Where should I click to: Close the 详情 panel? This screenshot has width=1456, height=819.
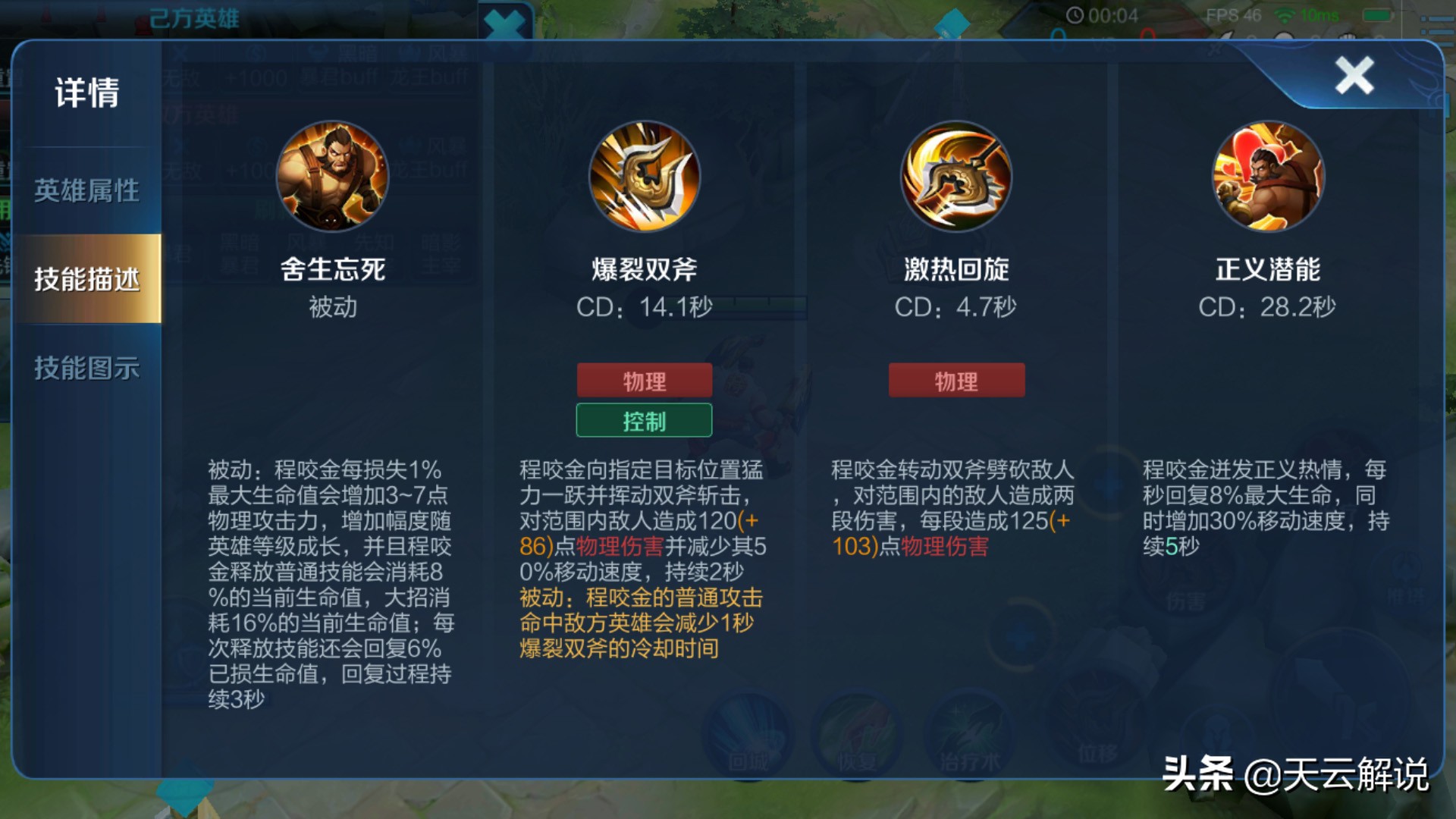tap(1354, 76)
